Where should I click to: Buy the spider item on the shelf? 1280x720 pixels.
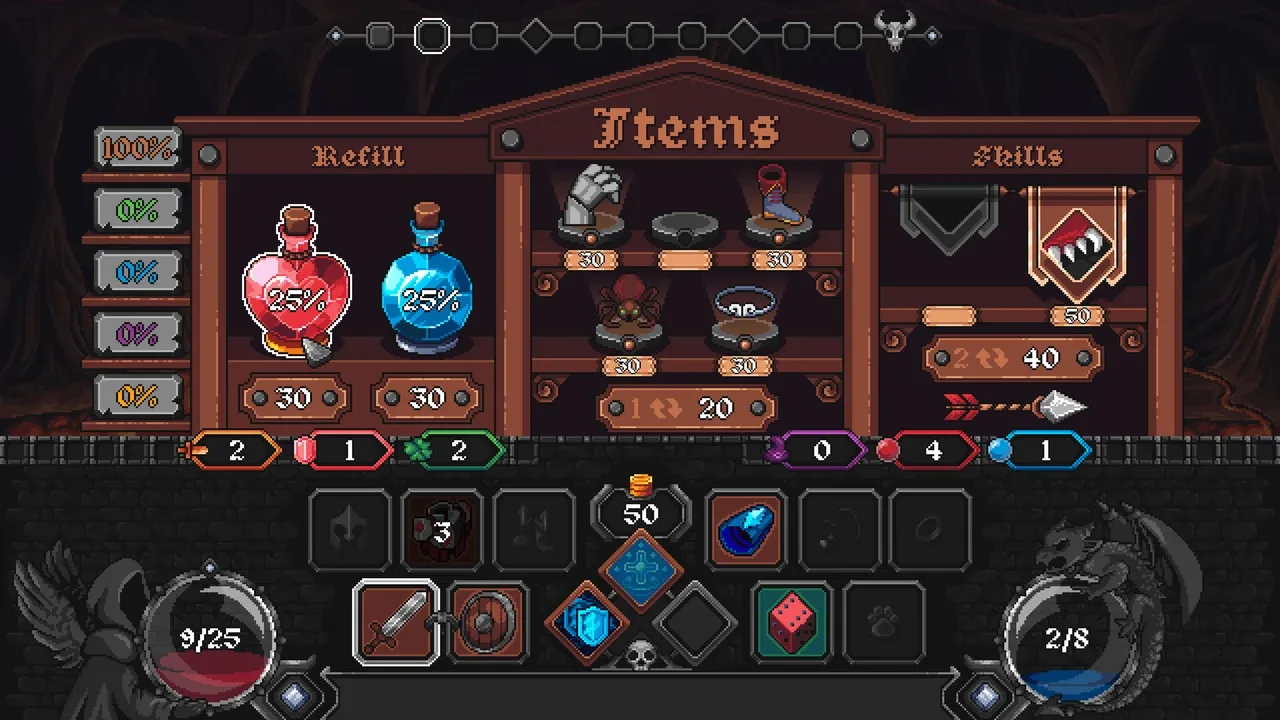pyautogui.click(x=626, y=310)
